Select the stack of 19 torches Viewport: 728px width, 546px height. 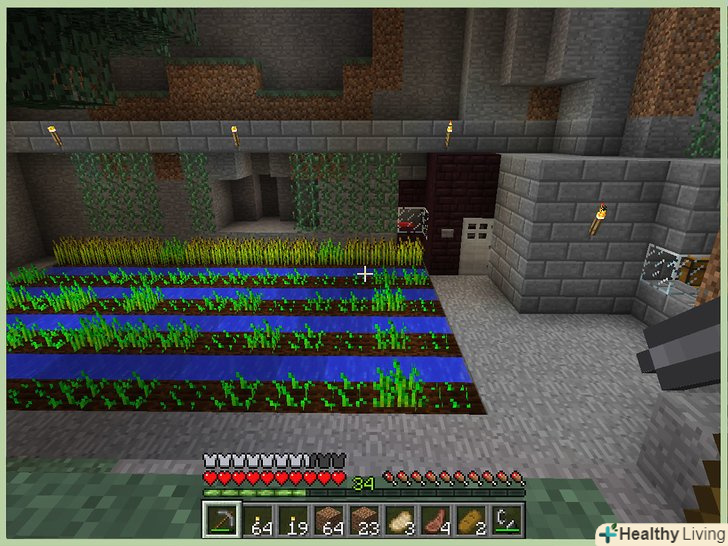click(293, 520)
